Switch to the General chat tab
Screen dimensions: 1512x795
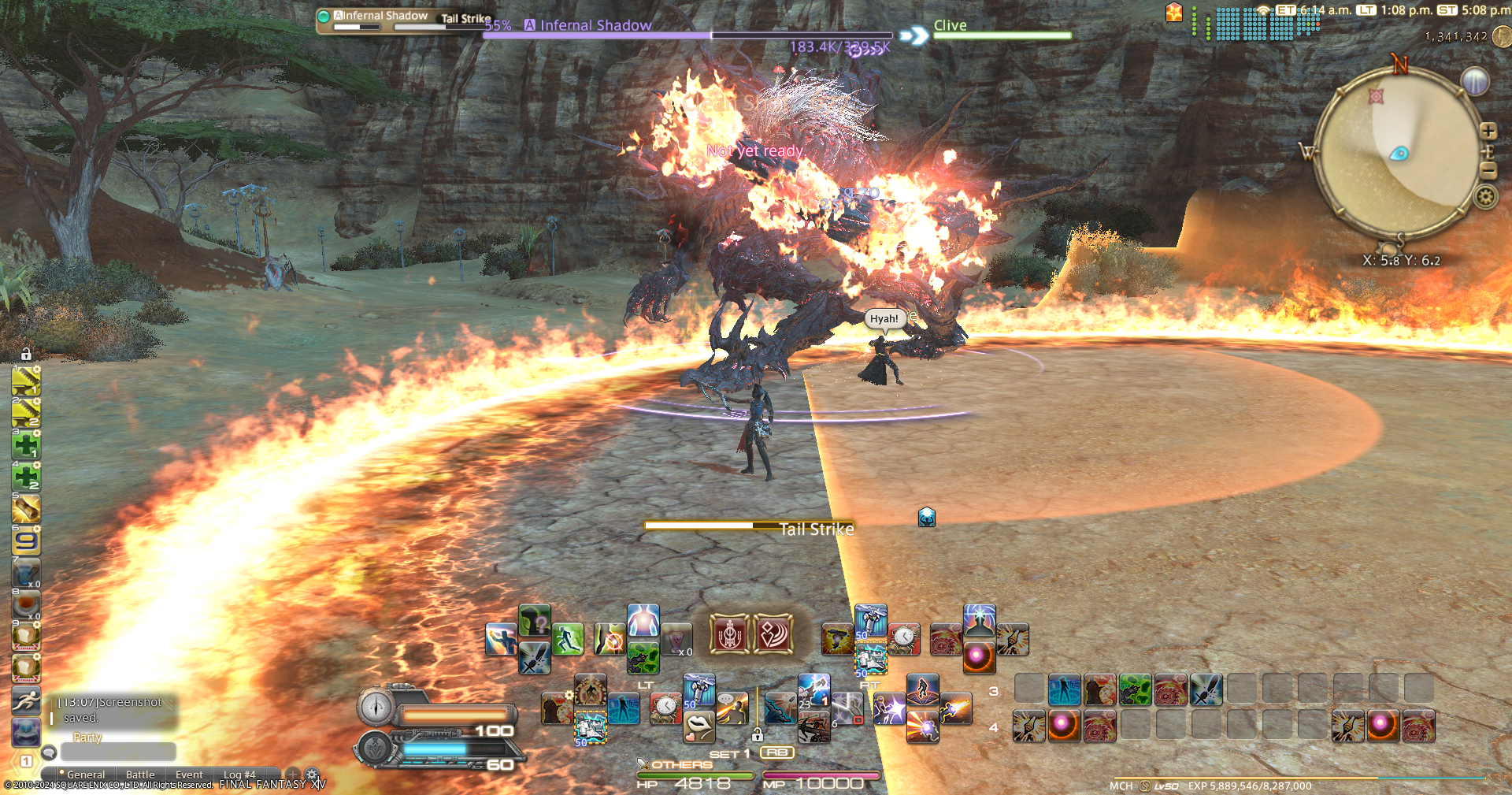point(85,775)
